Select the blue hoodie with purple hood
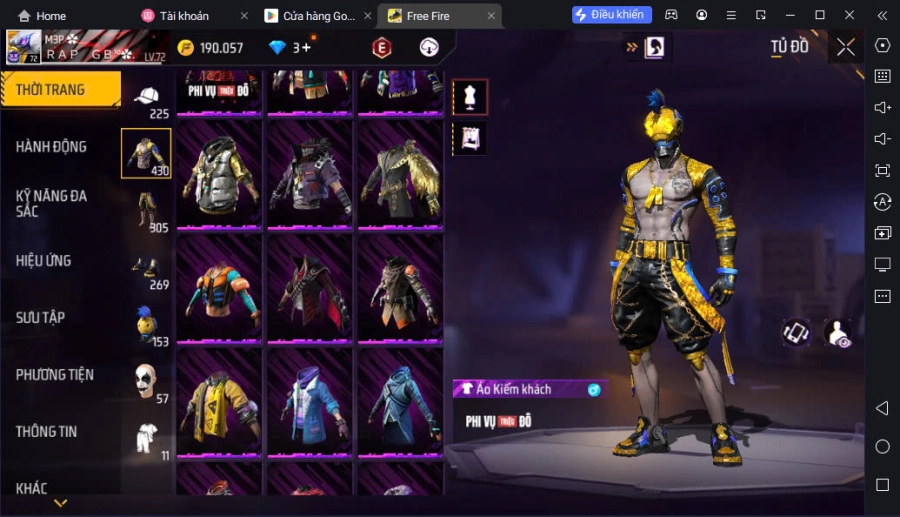This screenshot has height=517, width=900. [309, 403]
